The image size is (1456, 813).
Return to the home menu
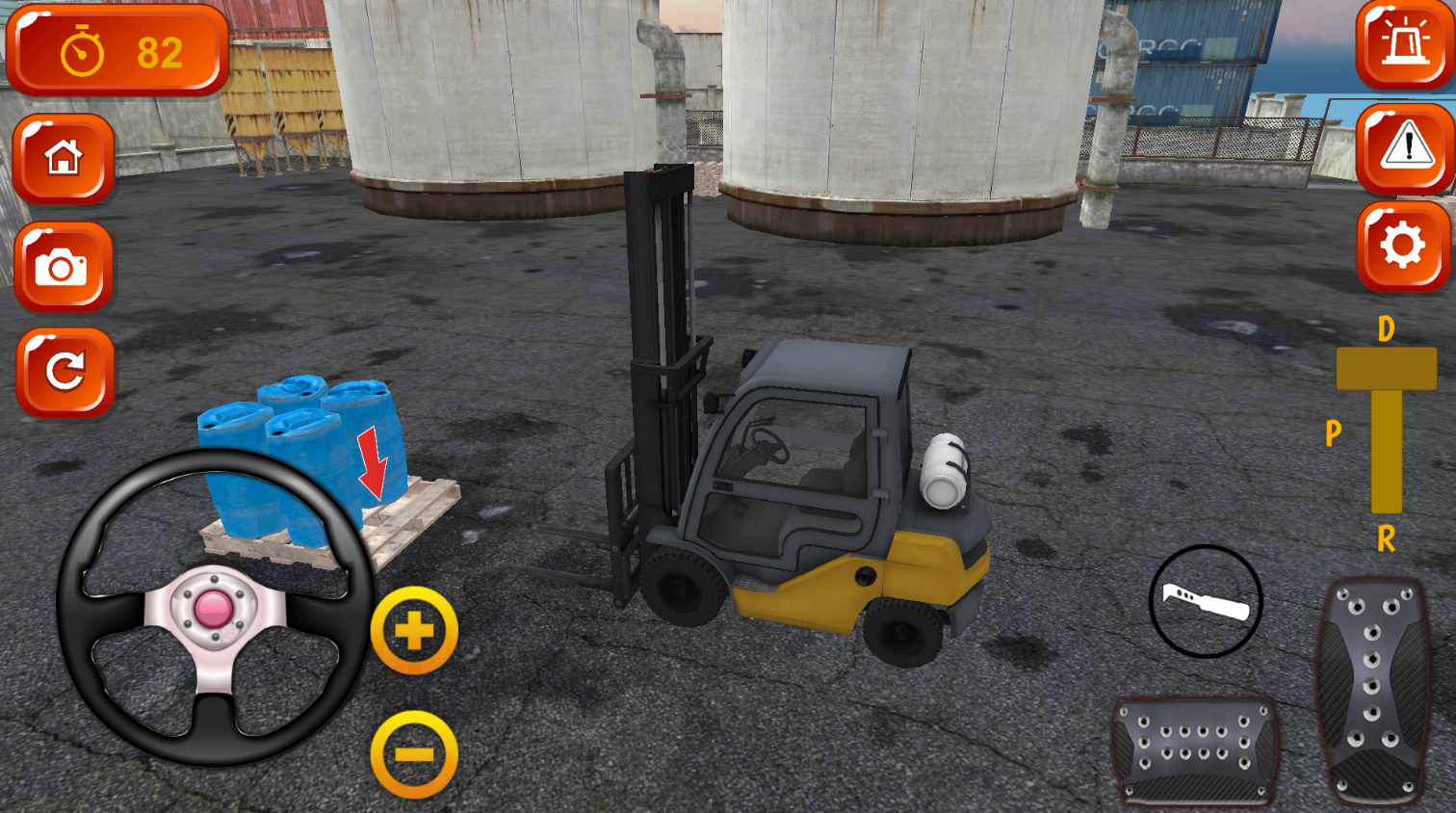[x=64, y=161]
